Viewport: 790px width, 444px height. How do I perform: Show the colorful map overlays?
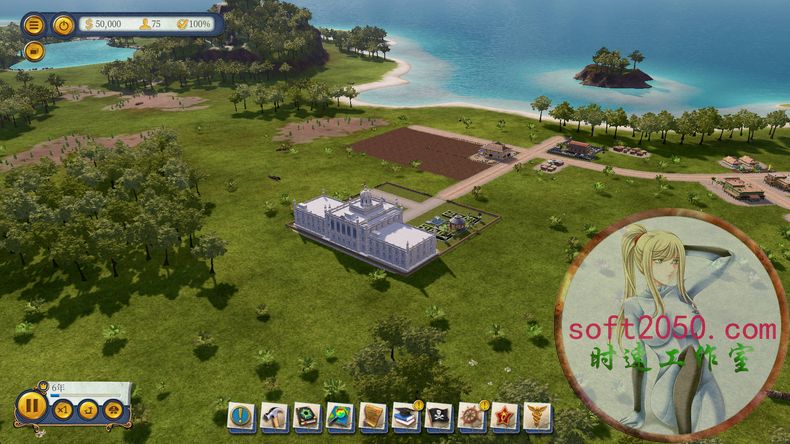pyautogui.click(x=340, y=416)
